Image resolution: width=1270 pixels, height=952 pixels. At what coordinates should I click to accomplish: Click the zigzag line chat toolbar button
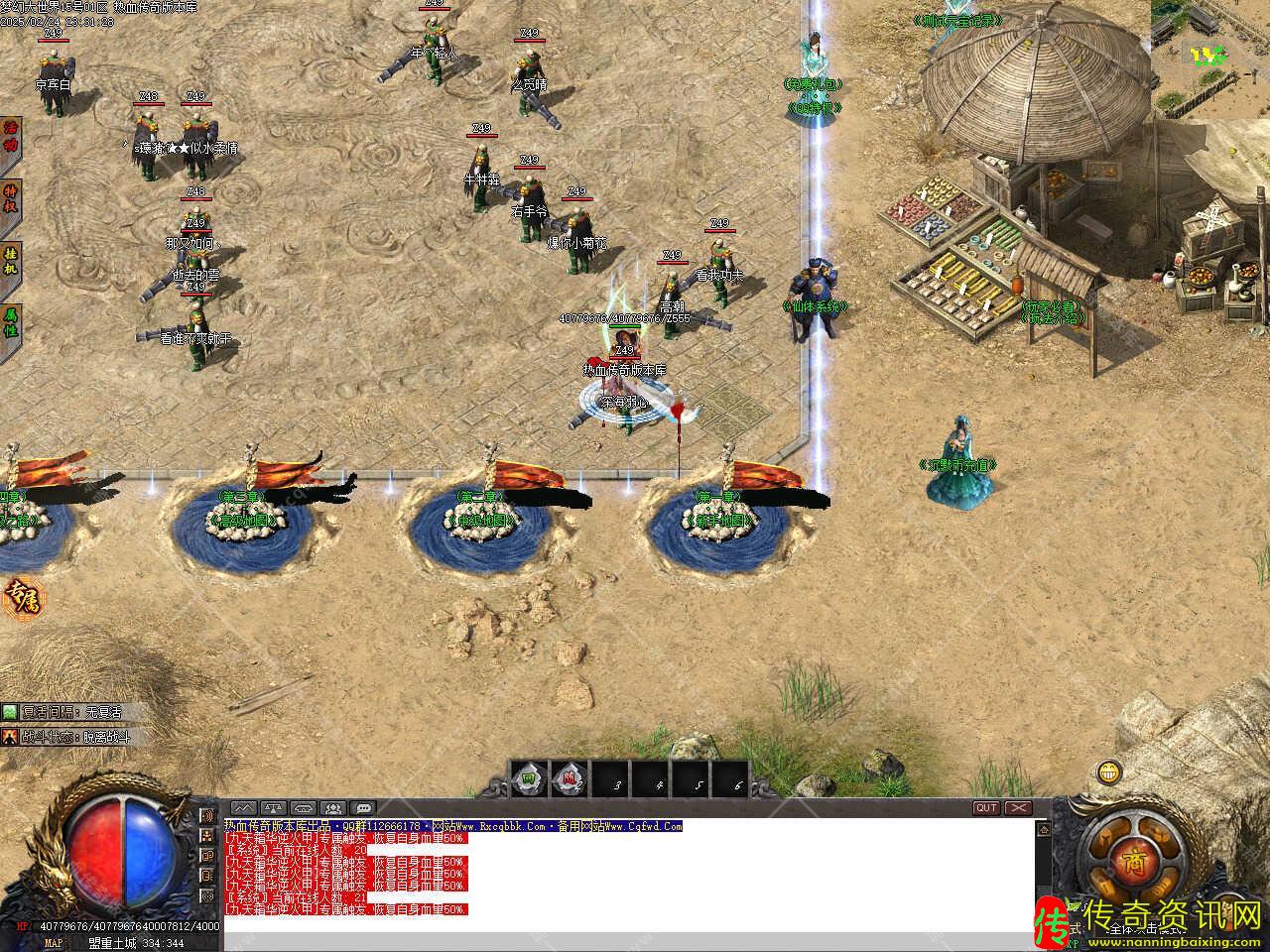(x=243, y=808)
